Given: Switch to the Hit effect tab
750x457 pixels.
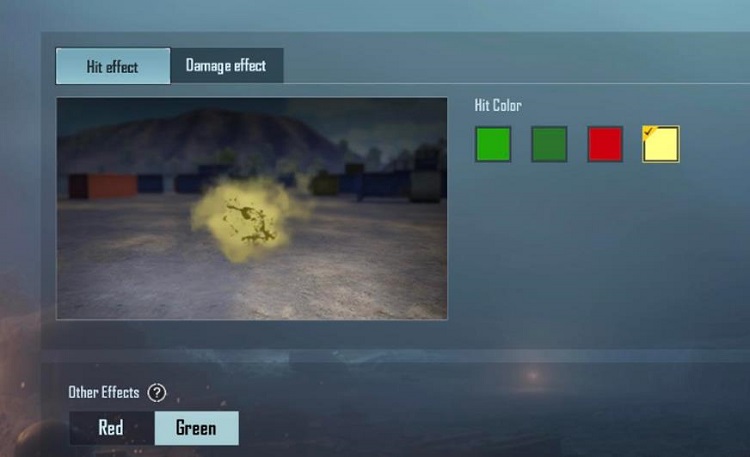Looking at the screenshot, I should tap(113, 67).
